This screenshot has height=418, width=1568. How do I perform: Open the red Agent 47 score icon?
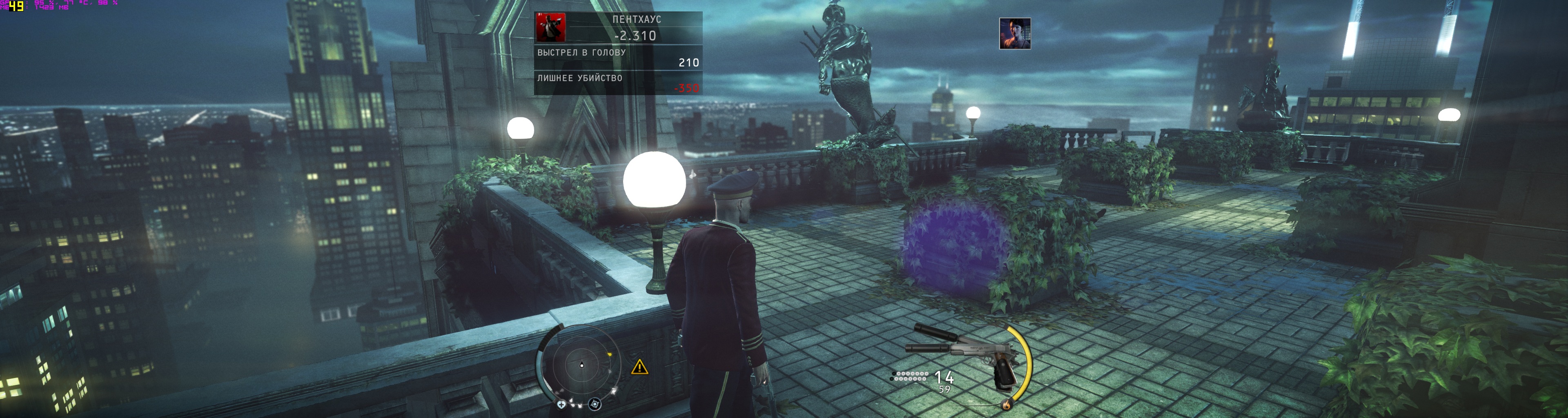(550, 27)
